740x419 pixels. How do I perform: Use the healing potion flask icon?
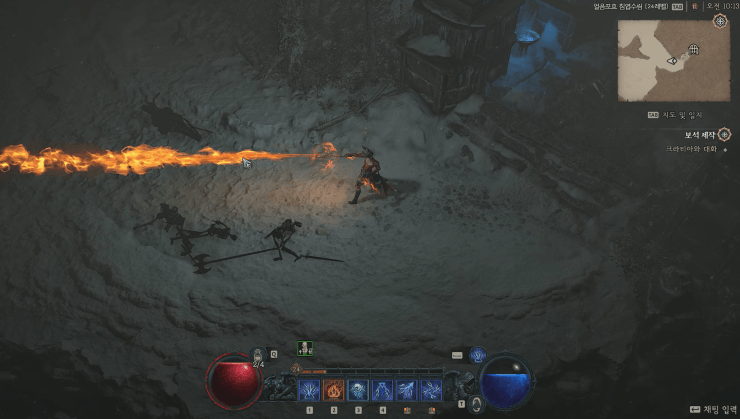click(x=258, y=354)
